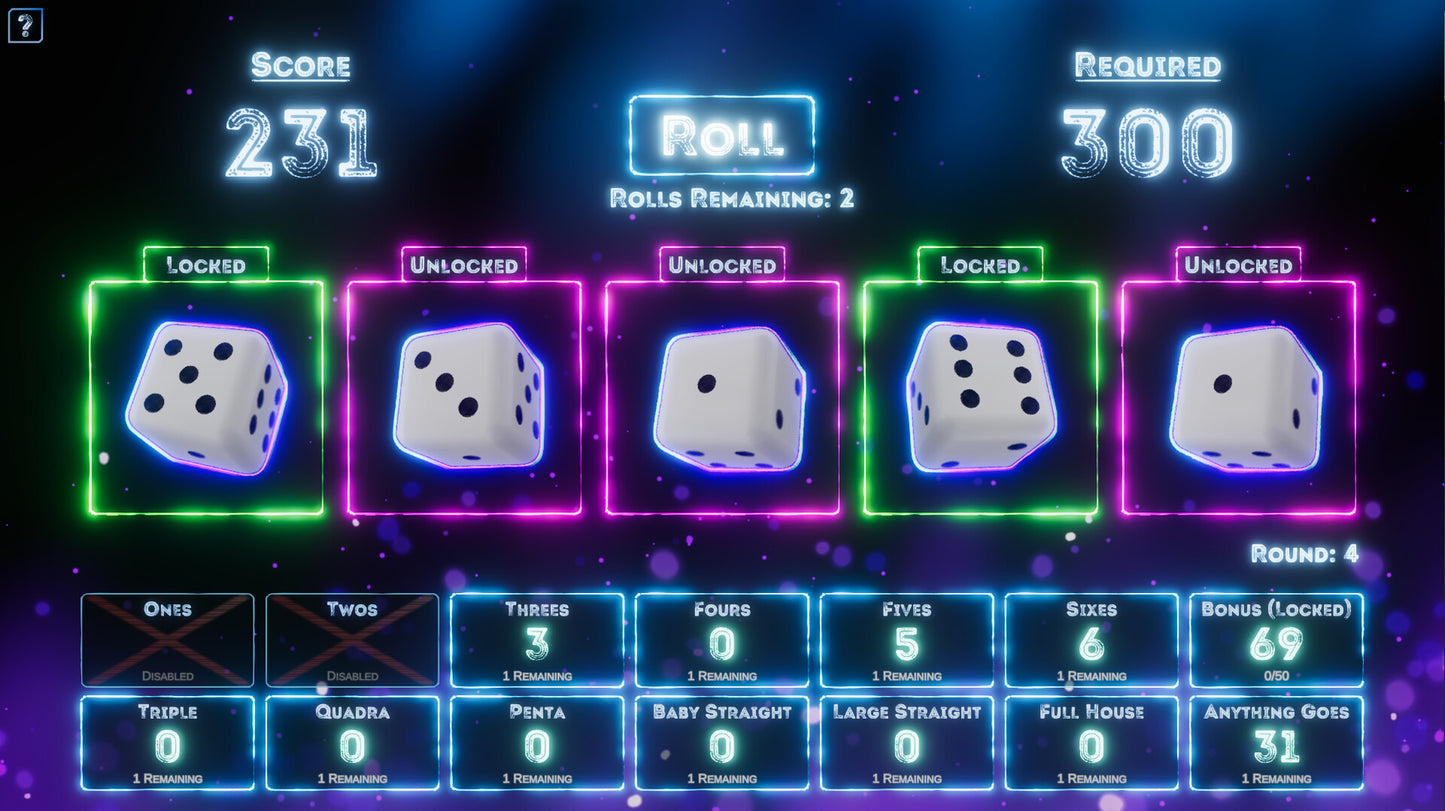Click the Bonus (Locked) box

pos(1276,640)
